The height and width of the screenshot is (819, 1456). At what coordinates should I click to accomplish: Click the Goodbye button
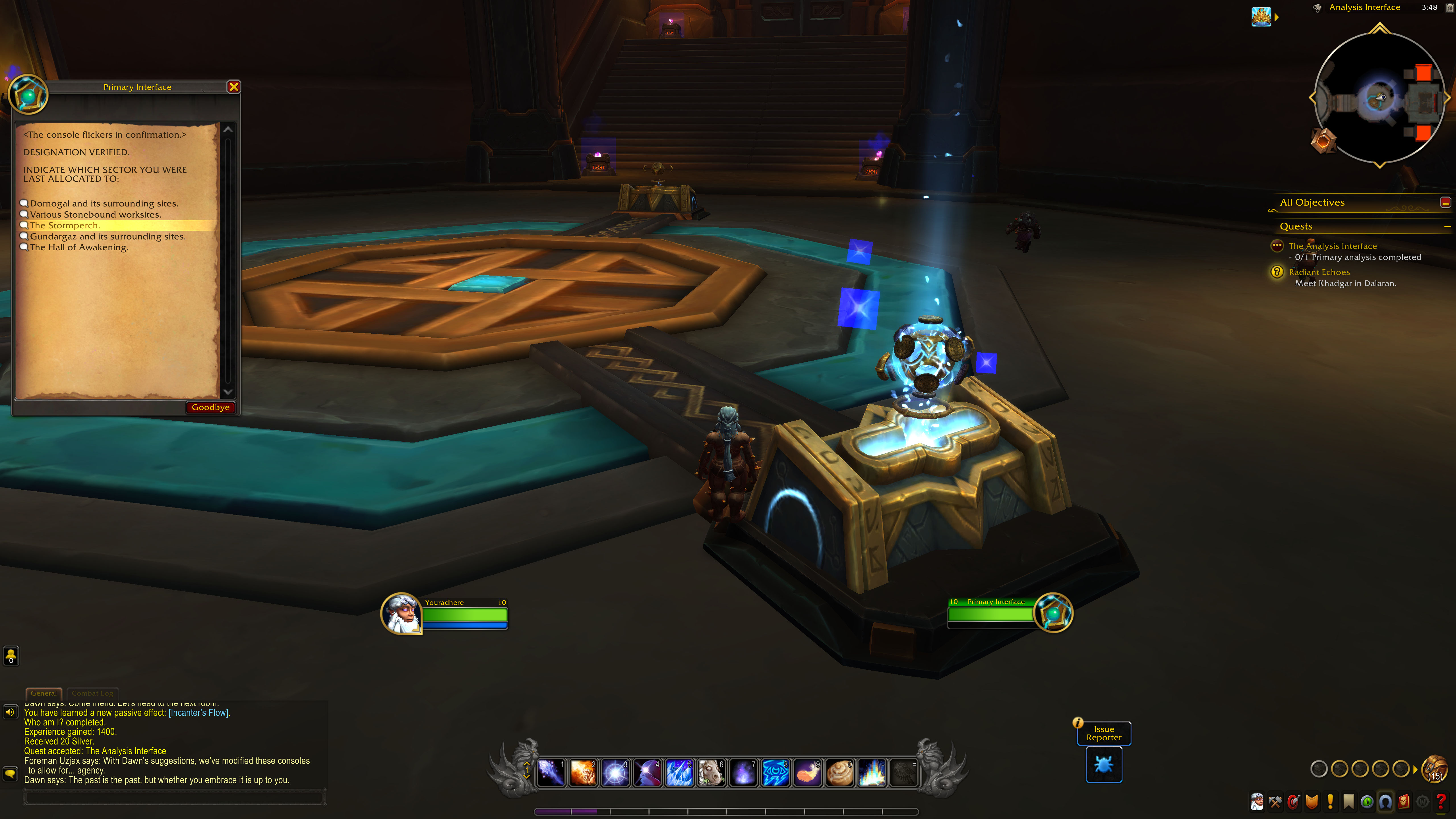click(x=210, y=408)
